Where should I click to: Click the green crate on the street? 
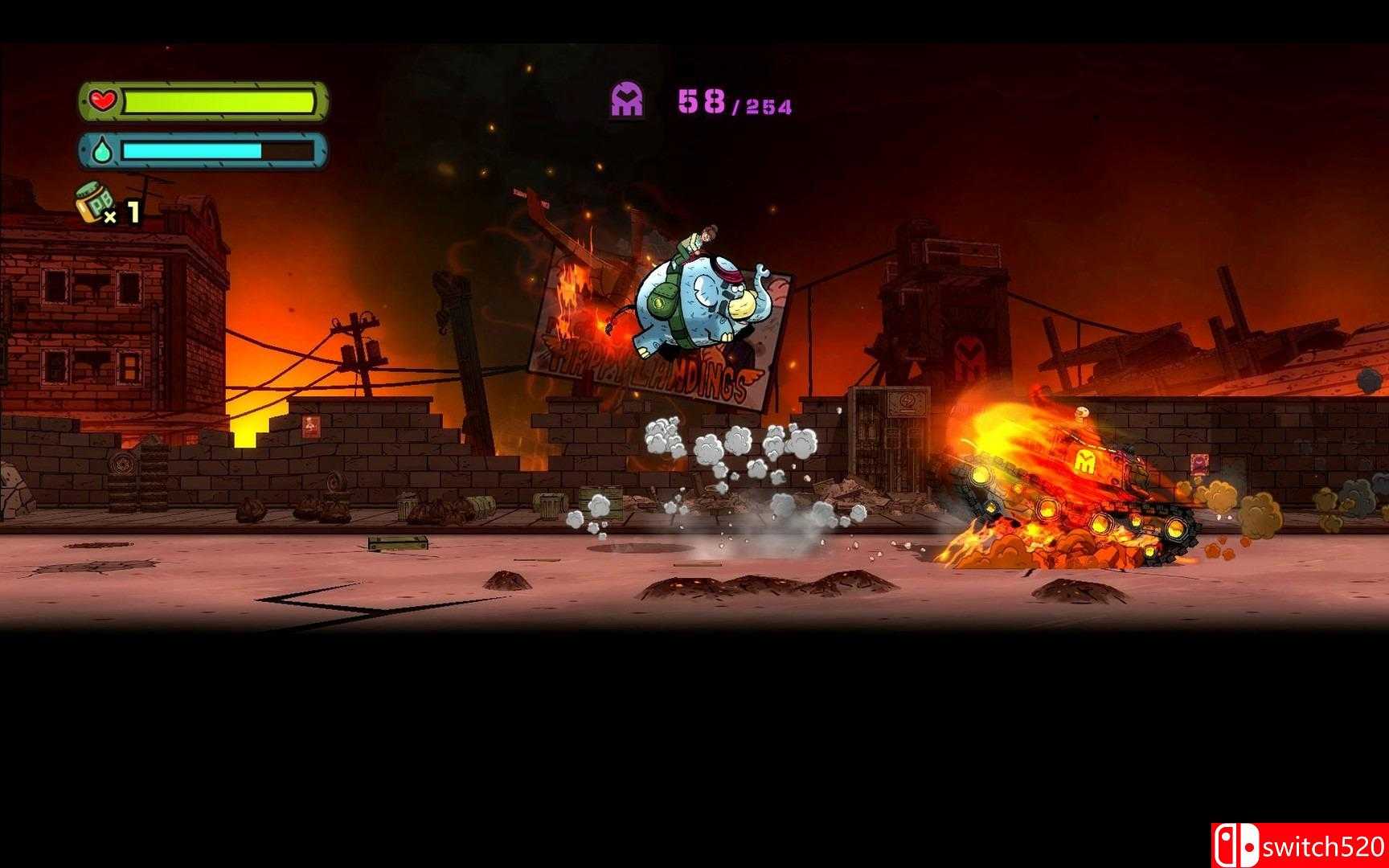coord(395,543)
